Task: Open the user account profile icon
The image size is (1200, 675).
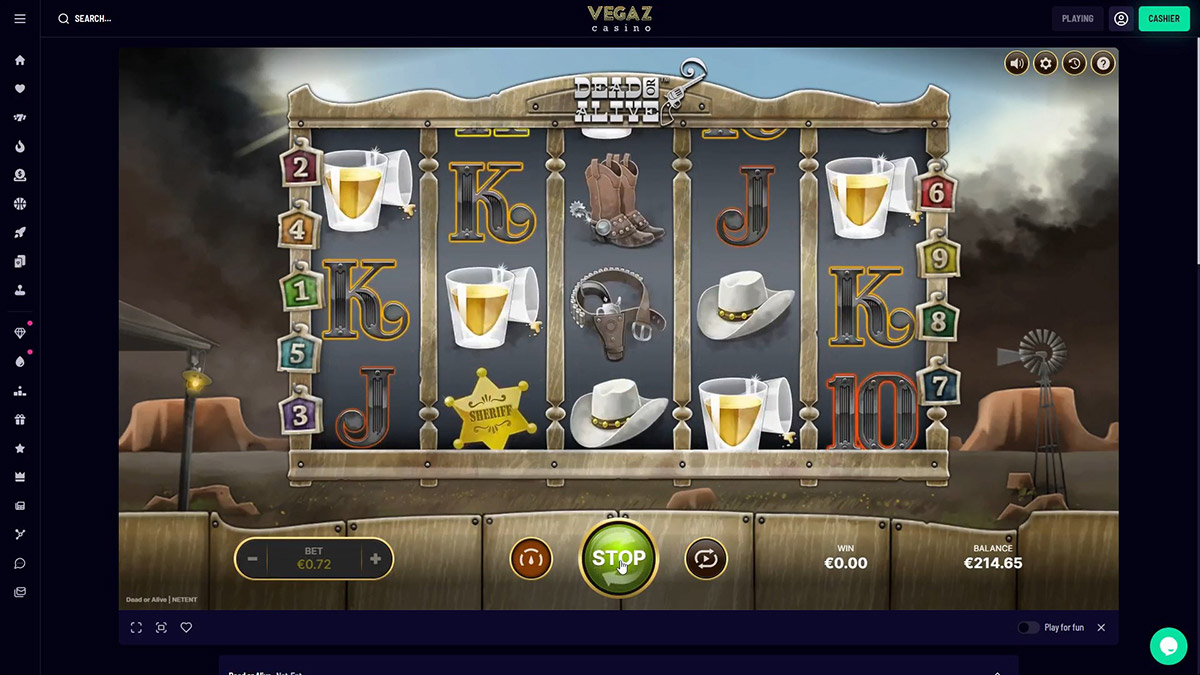Action: point(1121,18)
